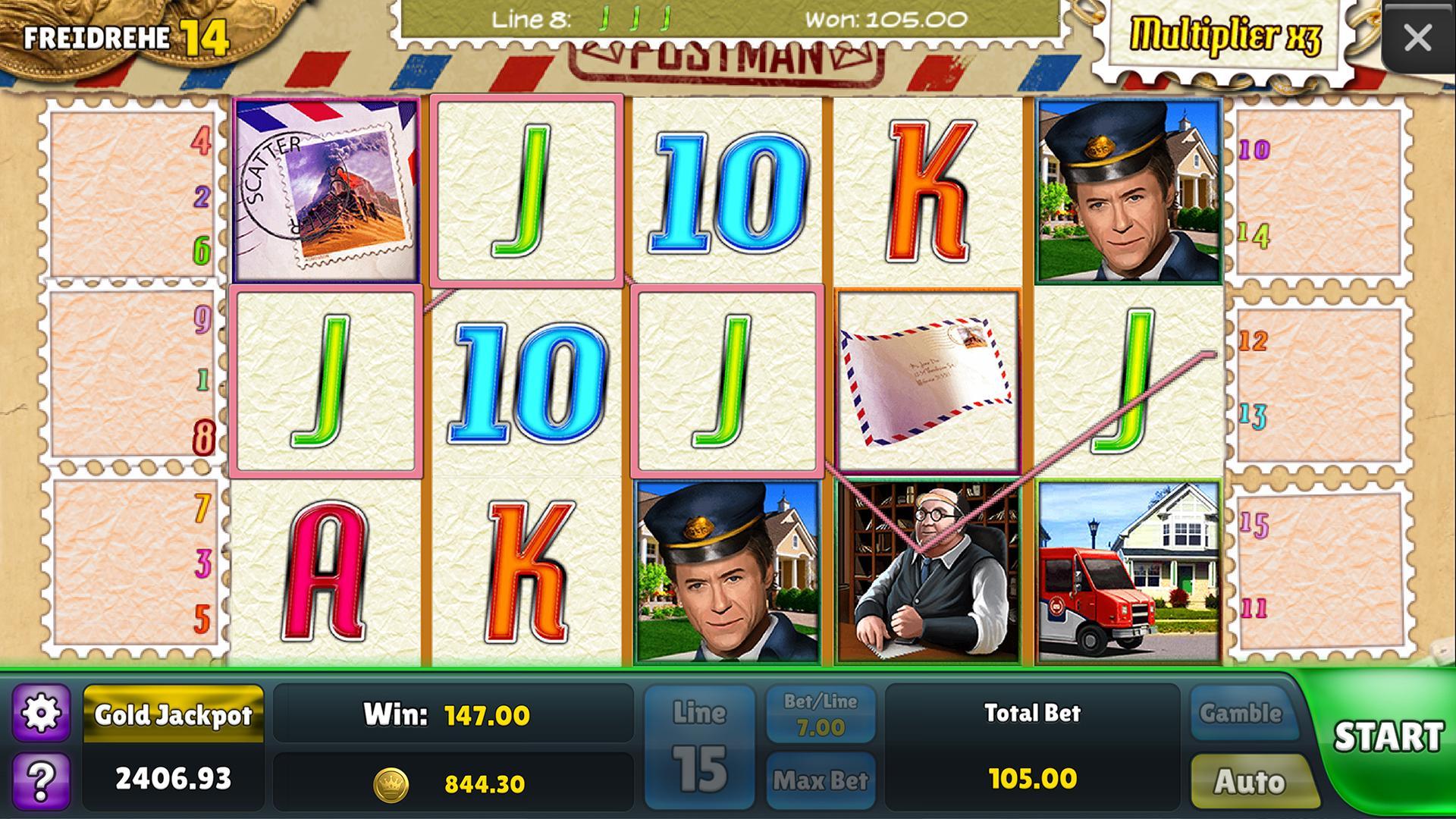Select the Scatter stamp symbol on reel one
The height and width of the screenshot is (819, 1456).
326,188
